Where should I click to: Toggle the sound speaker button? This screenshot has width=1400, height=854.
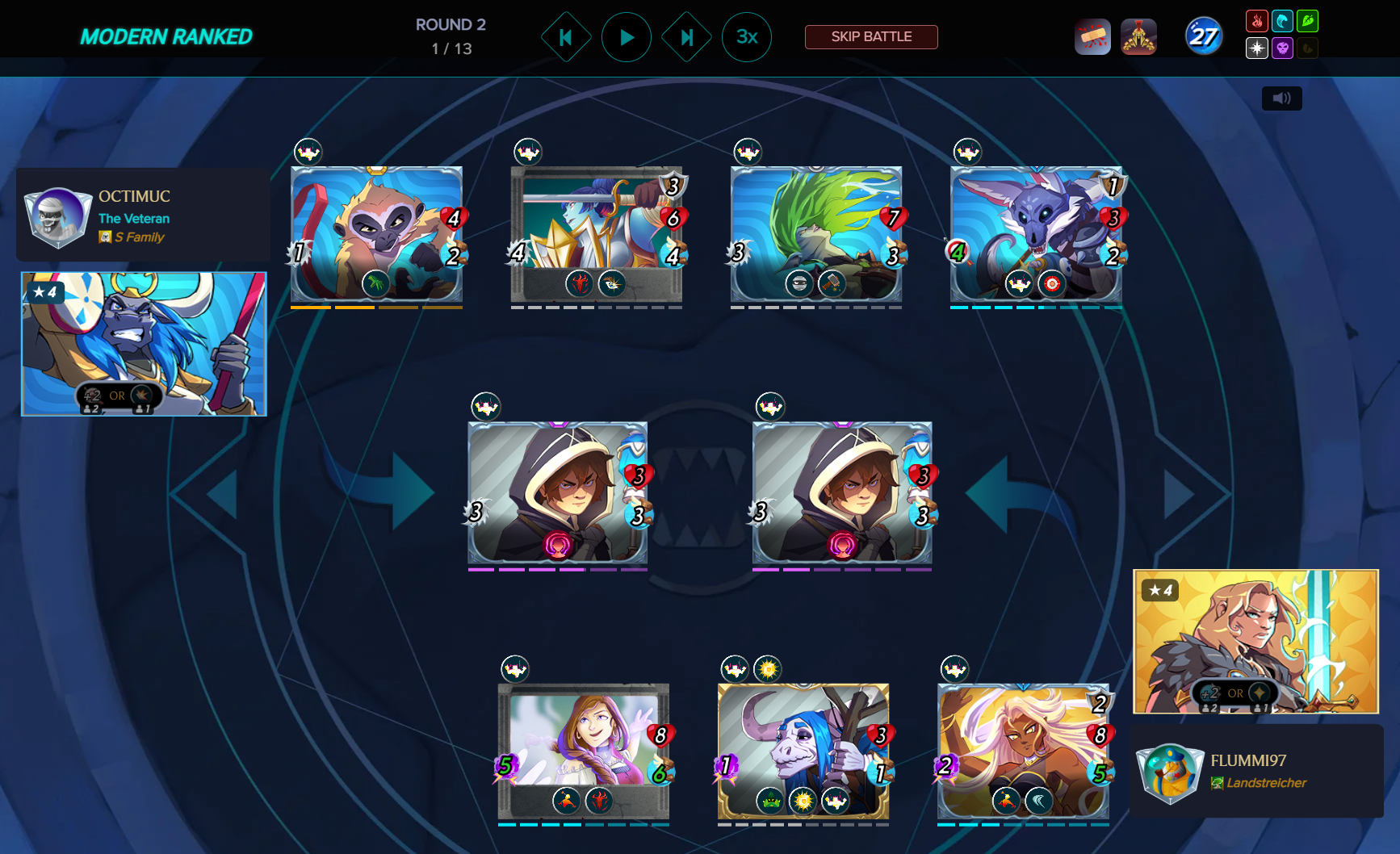(x=1281, y=98)
